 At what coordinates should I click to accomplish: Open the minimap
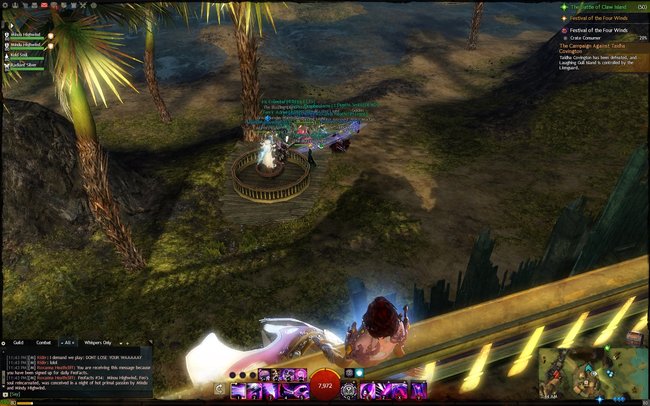coord(591,372)
